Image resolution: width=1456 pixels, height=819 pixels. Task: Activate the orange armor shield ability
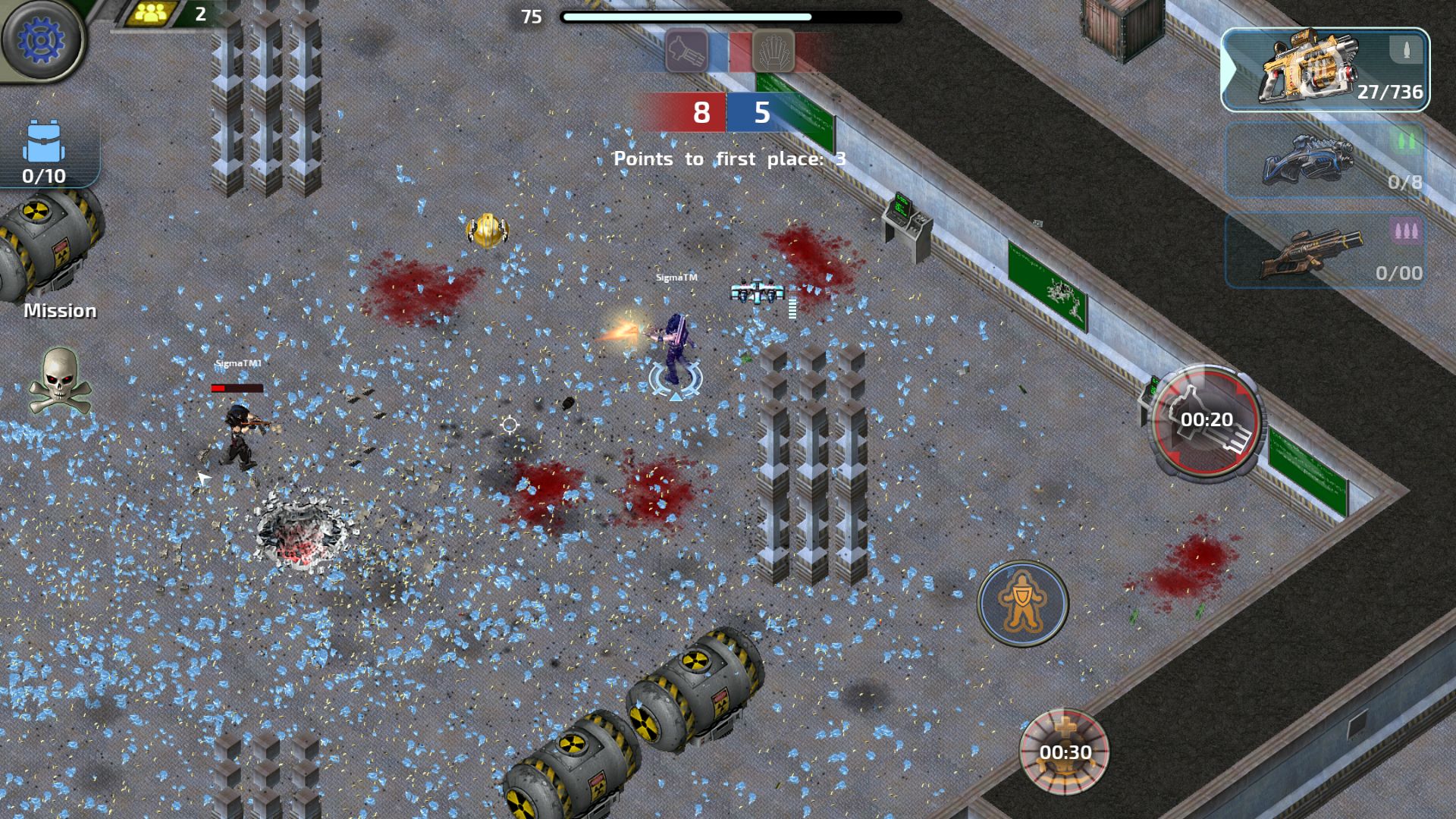[x=1023, y=603]
